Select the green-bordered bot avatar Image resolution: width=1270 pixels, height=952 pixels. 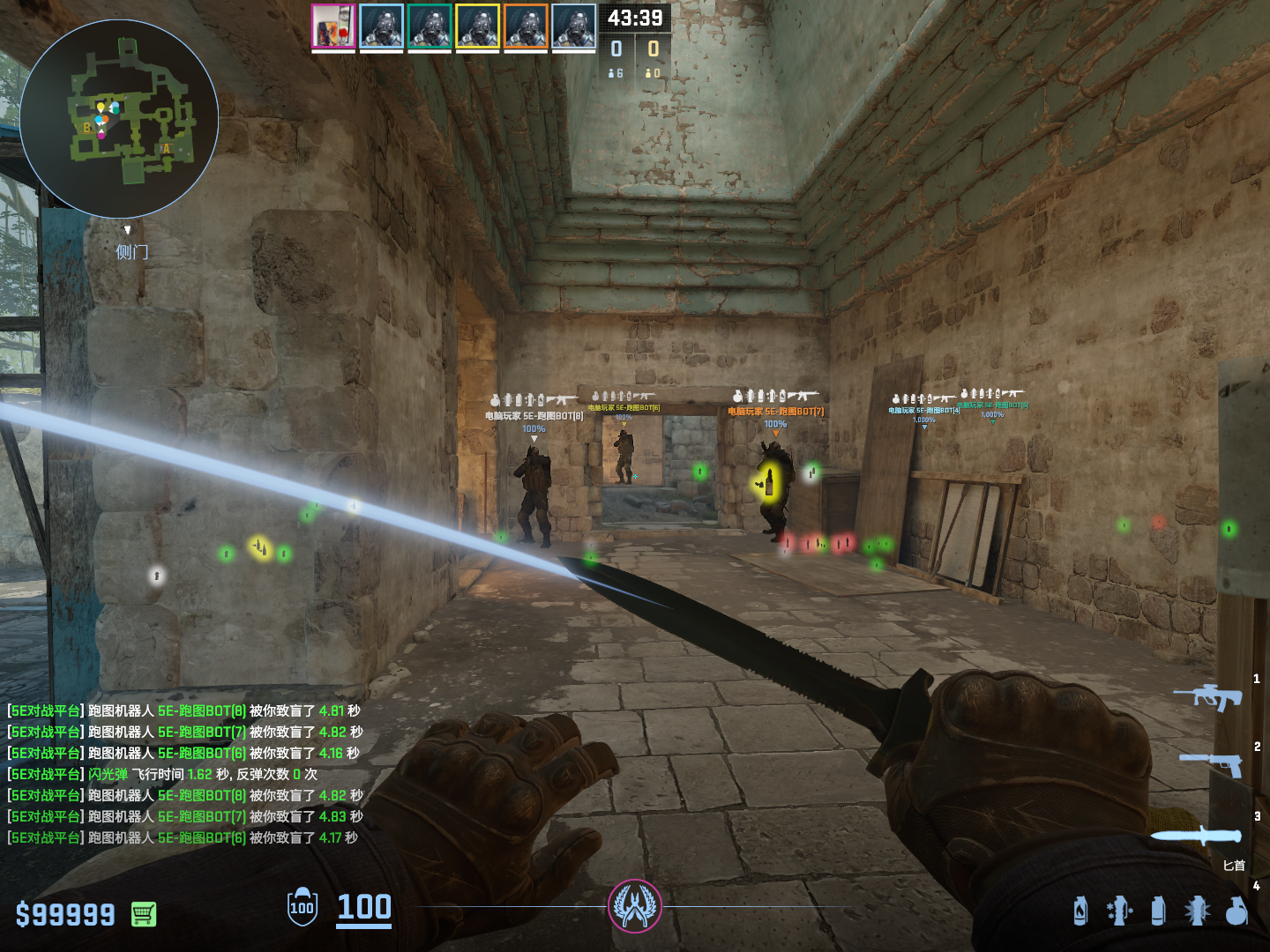[430, 26]
